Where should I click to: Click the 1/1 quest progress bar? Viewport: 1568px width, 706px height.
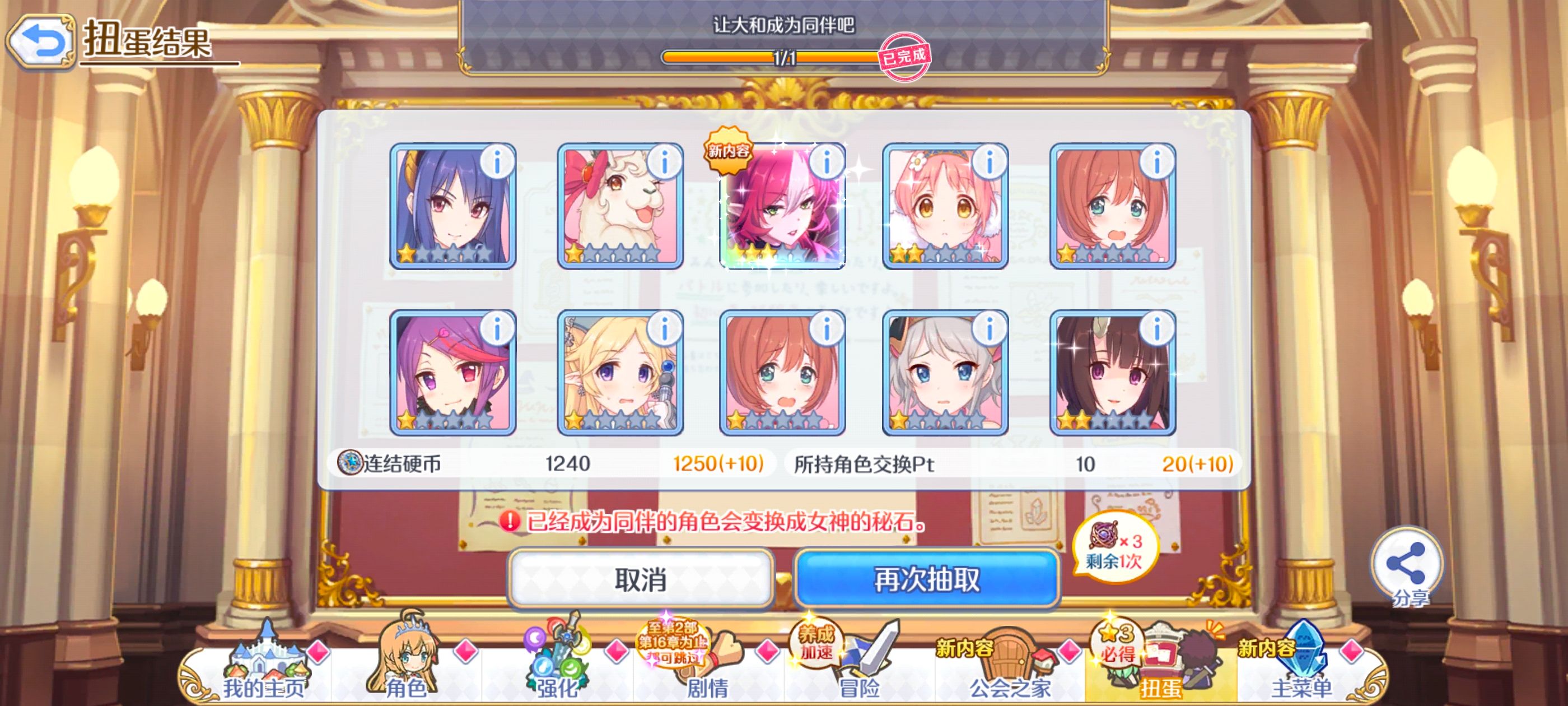click(784, 58)
